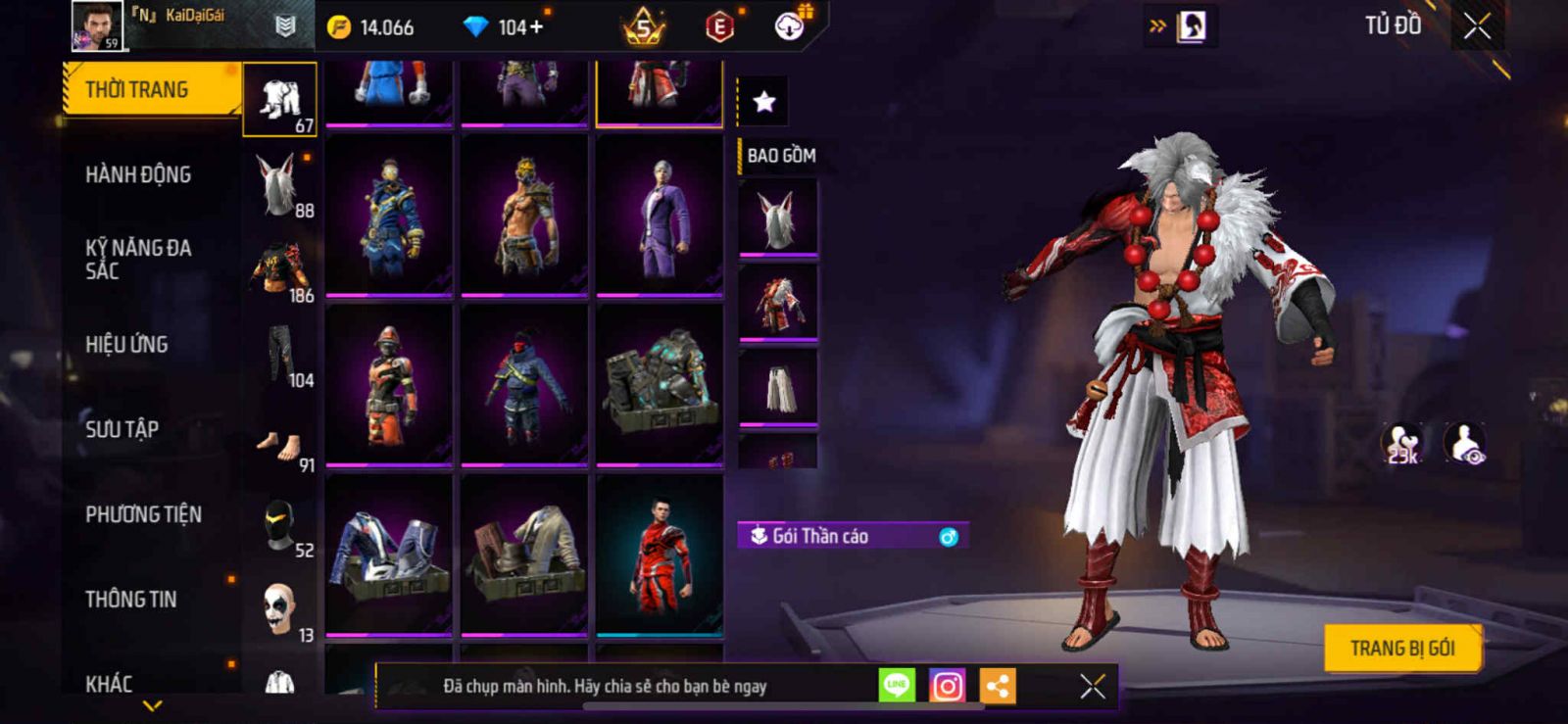
Task: Select the HIỆU ỨNG category
Action: tap(126, 345)
